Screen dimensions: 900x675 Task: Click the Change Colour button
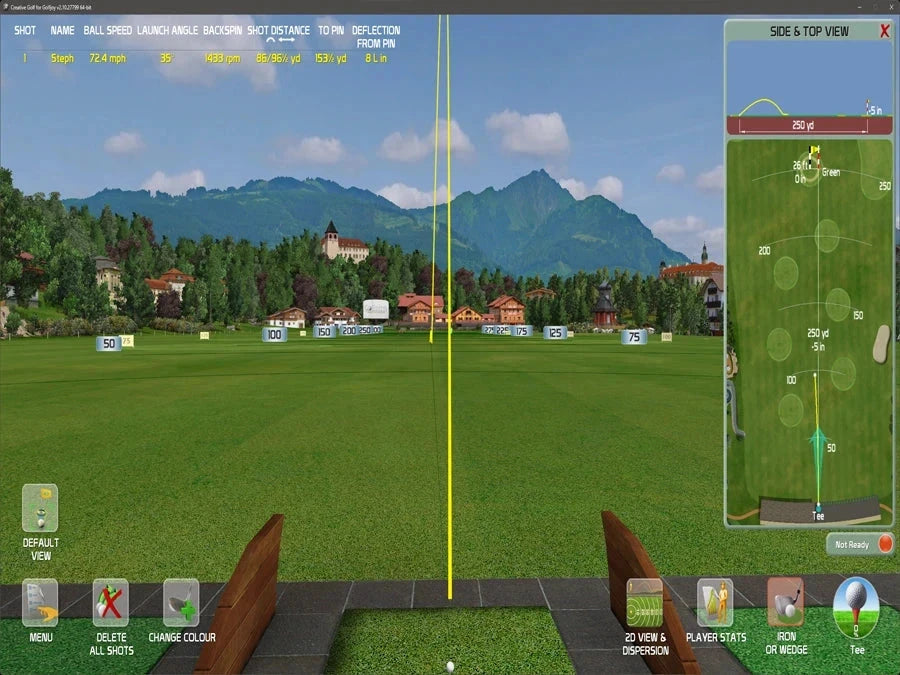182,603
